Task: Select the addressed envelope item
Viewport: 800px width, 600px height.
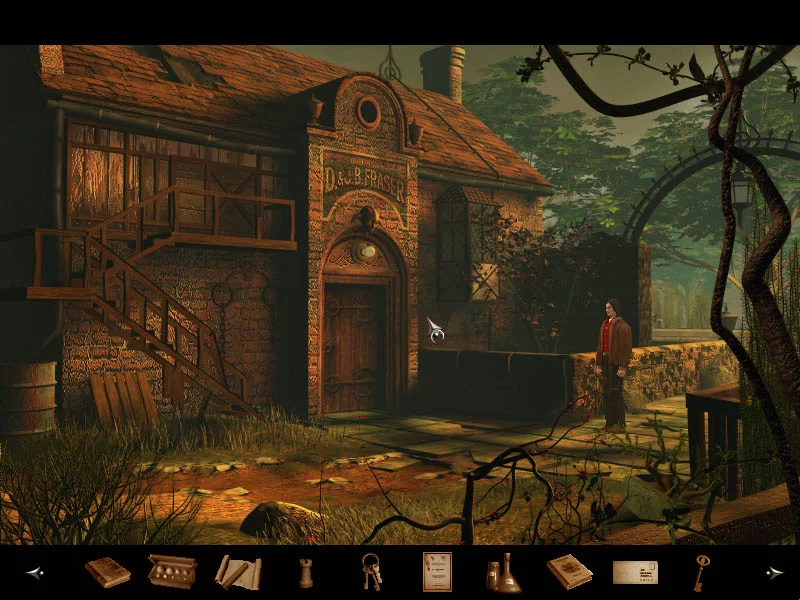Action: click(635, 572)
